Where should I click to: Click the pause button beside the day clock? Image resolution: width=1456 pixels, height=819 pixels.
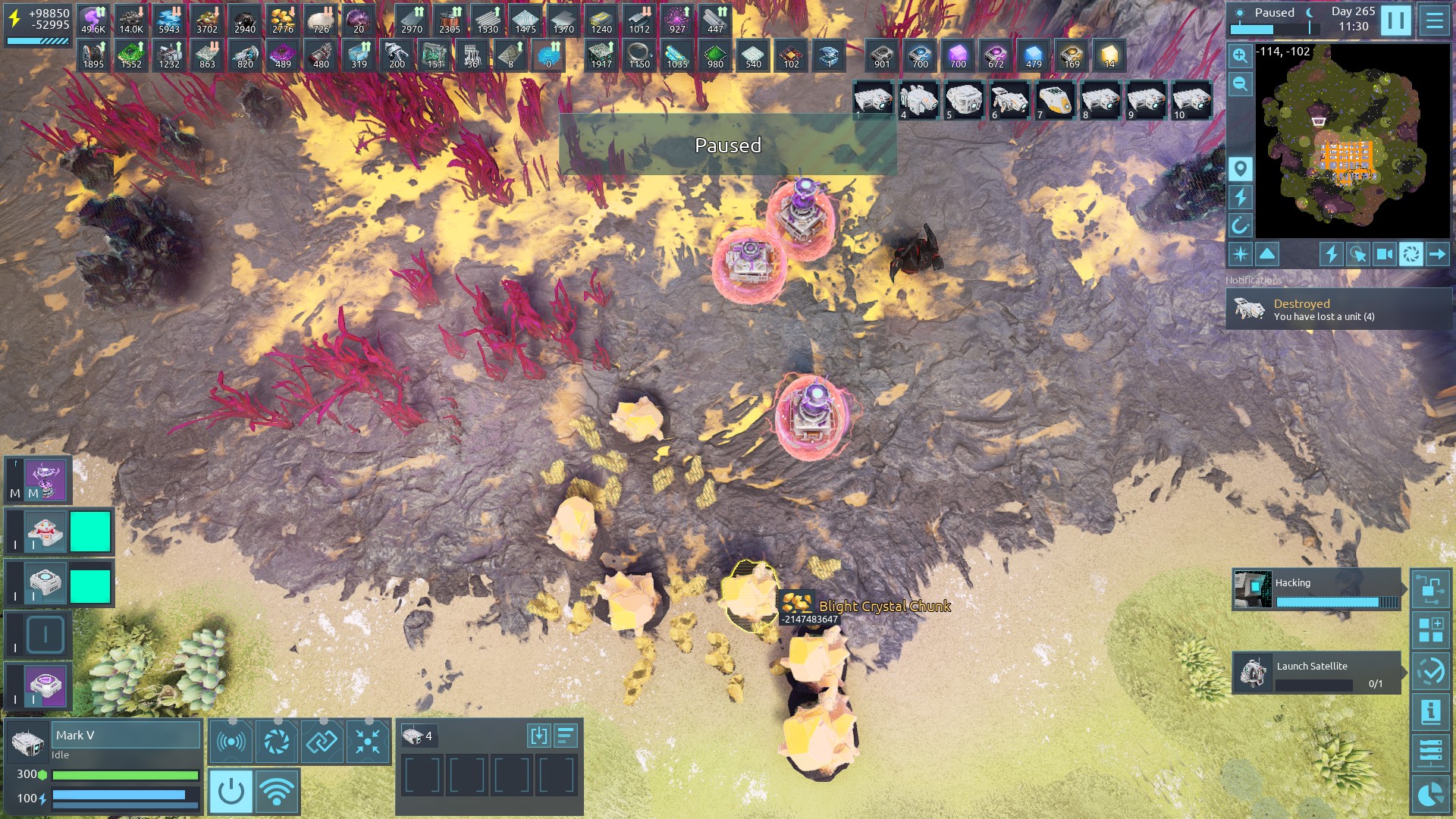pyautogui.click(x=1395, y=20)
